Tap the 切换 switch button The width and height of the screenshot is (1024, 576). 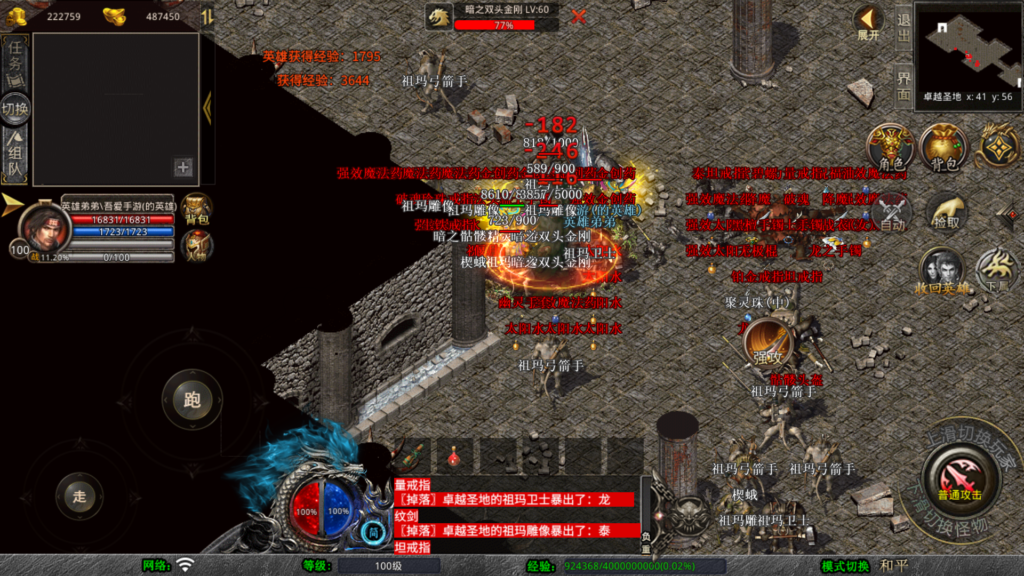(15, 108)
